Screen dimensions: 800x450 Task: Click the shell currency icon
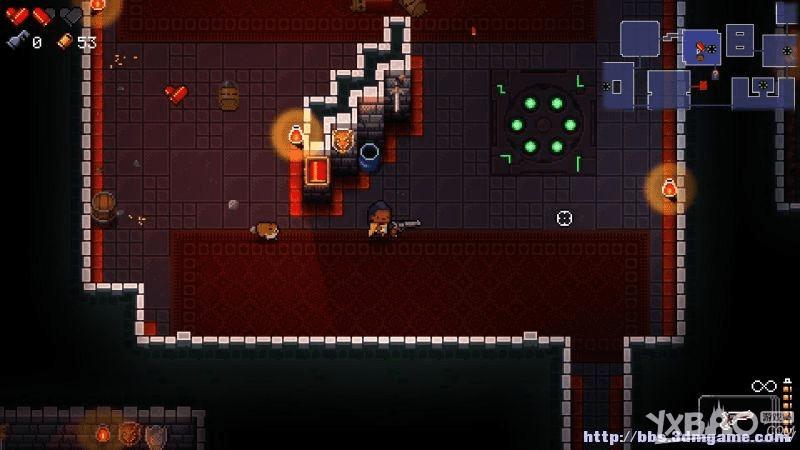pyautogui.click(x=64, y=42)
